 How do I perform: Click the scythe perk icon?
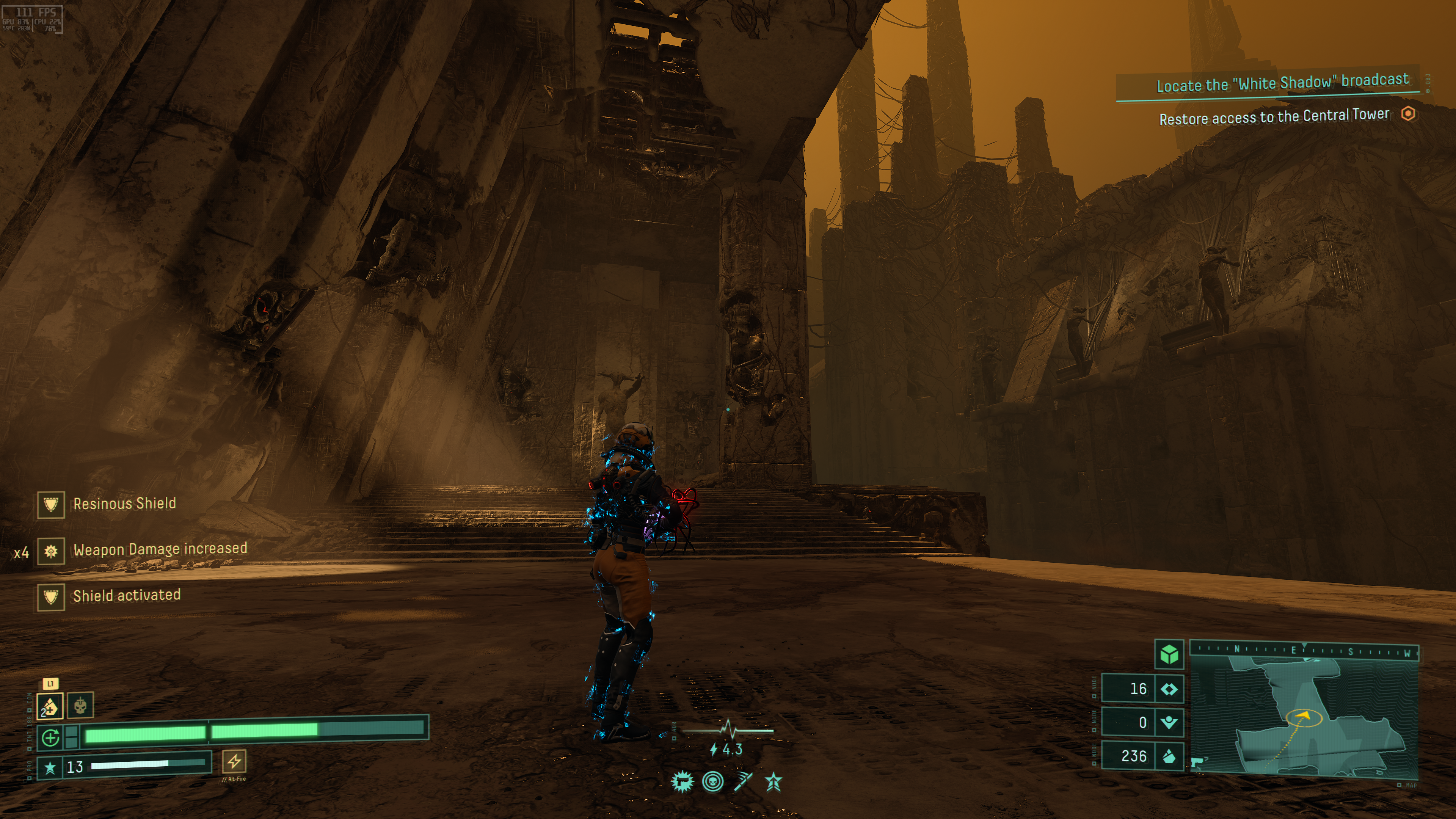743,782
